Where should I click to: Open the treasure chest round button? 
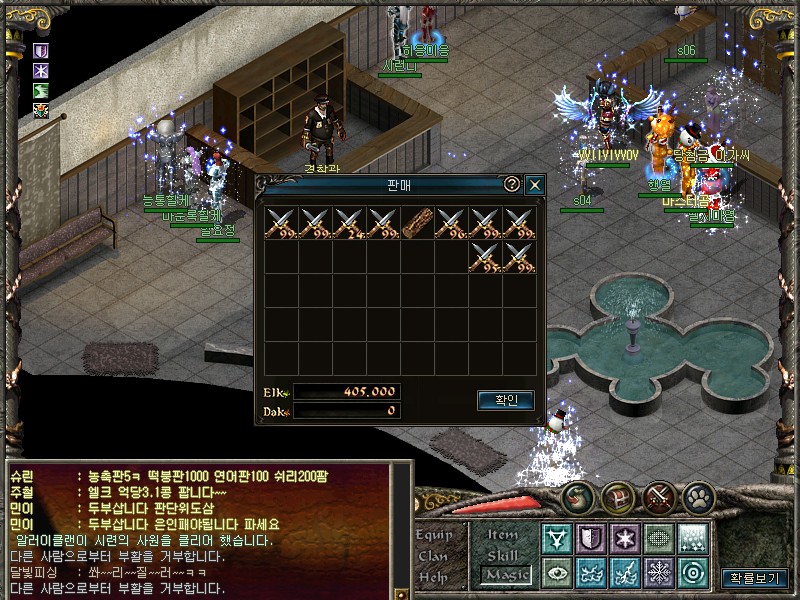pos(617,497)
